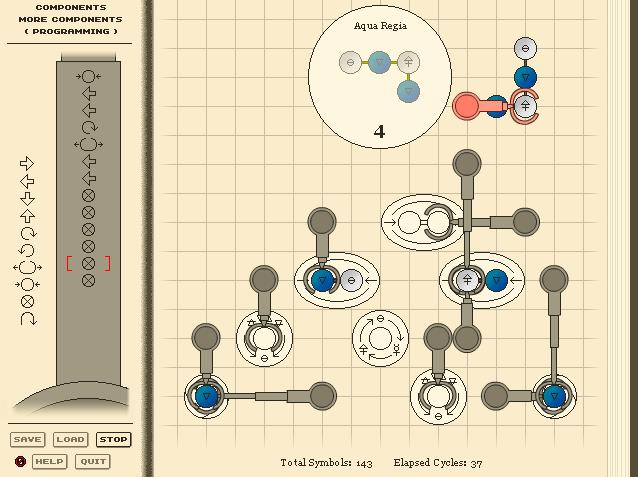Save the current solution
638x477 pixels.
27,439
